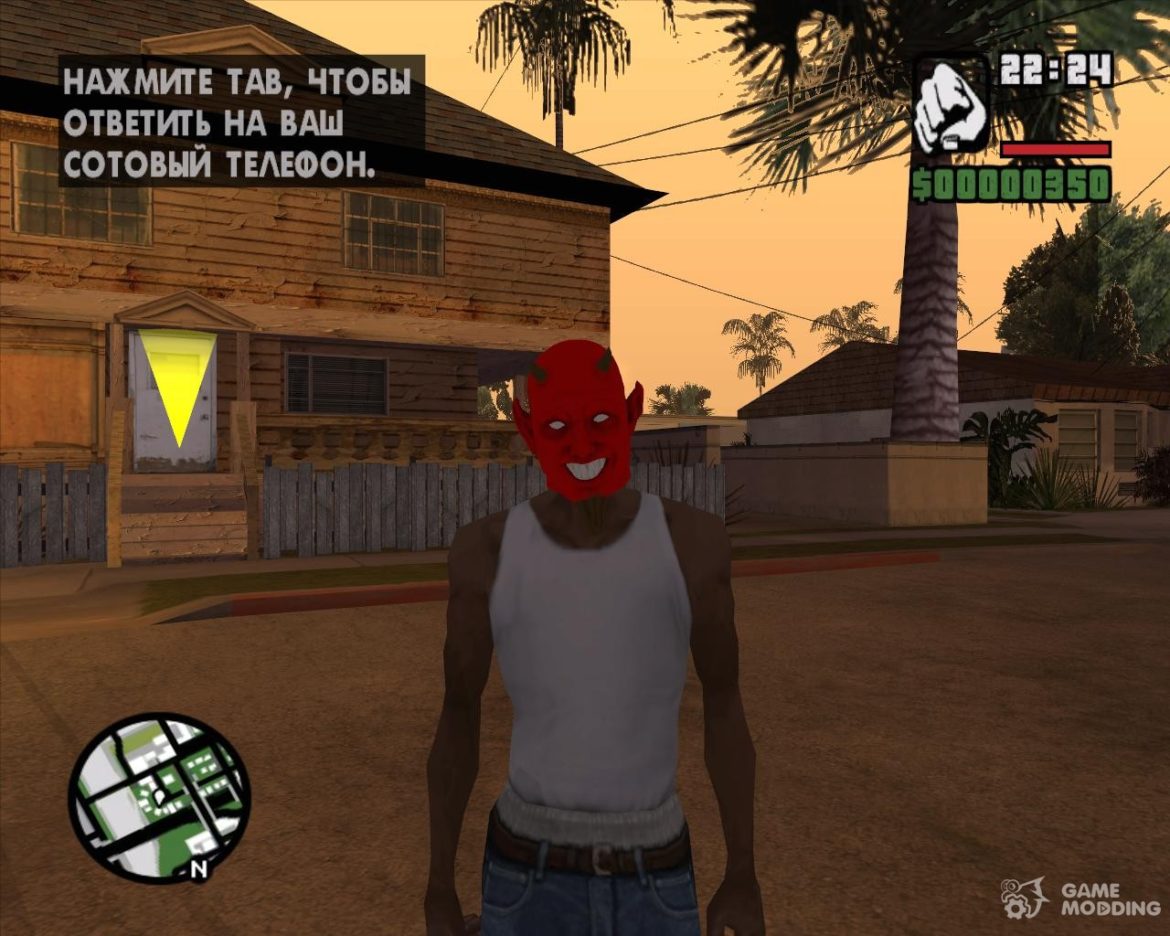Open the circular radar minimap
This screenshot has height=936, width=1170.
click(158, 796)
